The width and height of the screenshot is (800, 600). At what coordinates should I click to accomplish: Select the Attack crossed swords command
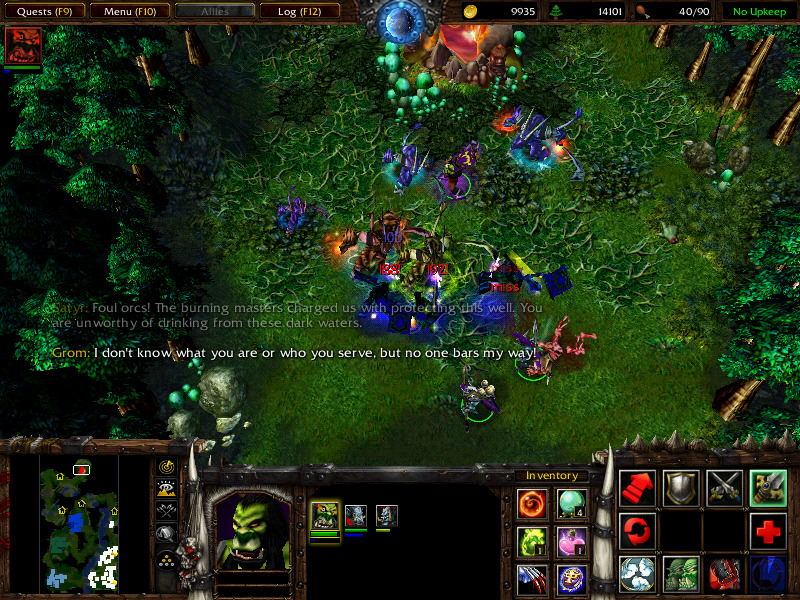click(724, 487)
